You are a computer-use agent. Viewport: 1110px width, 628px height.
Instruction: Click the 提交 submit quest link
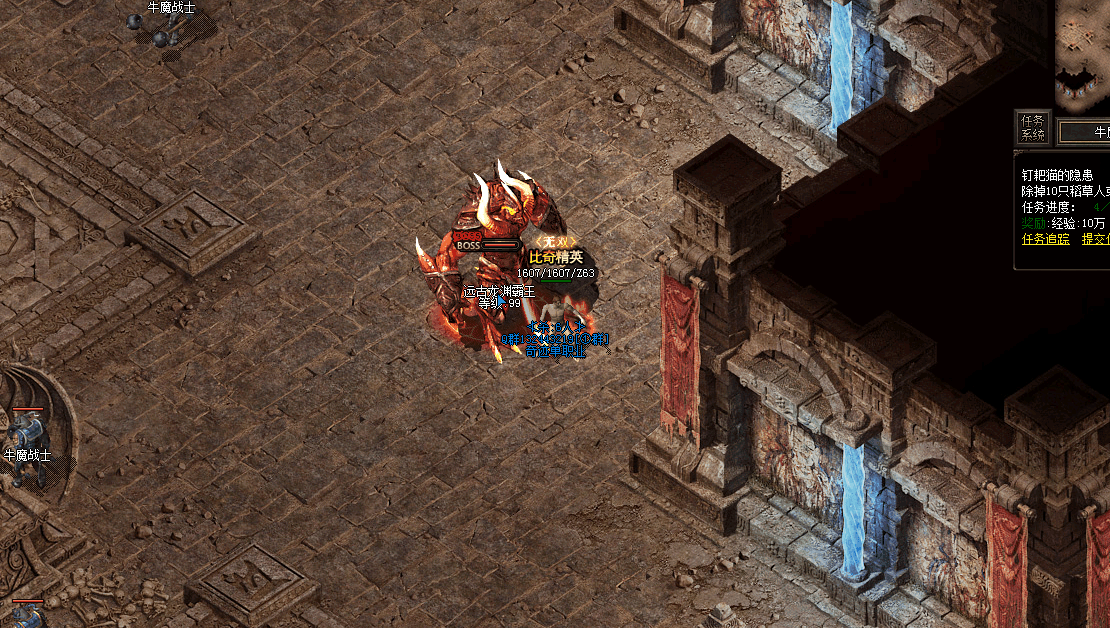click(1096, 239)
